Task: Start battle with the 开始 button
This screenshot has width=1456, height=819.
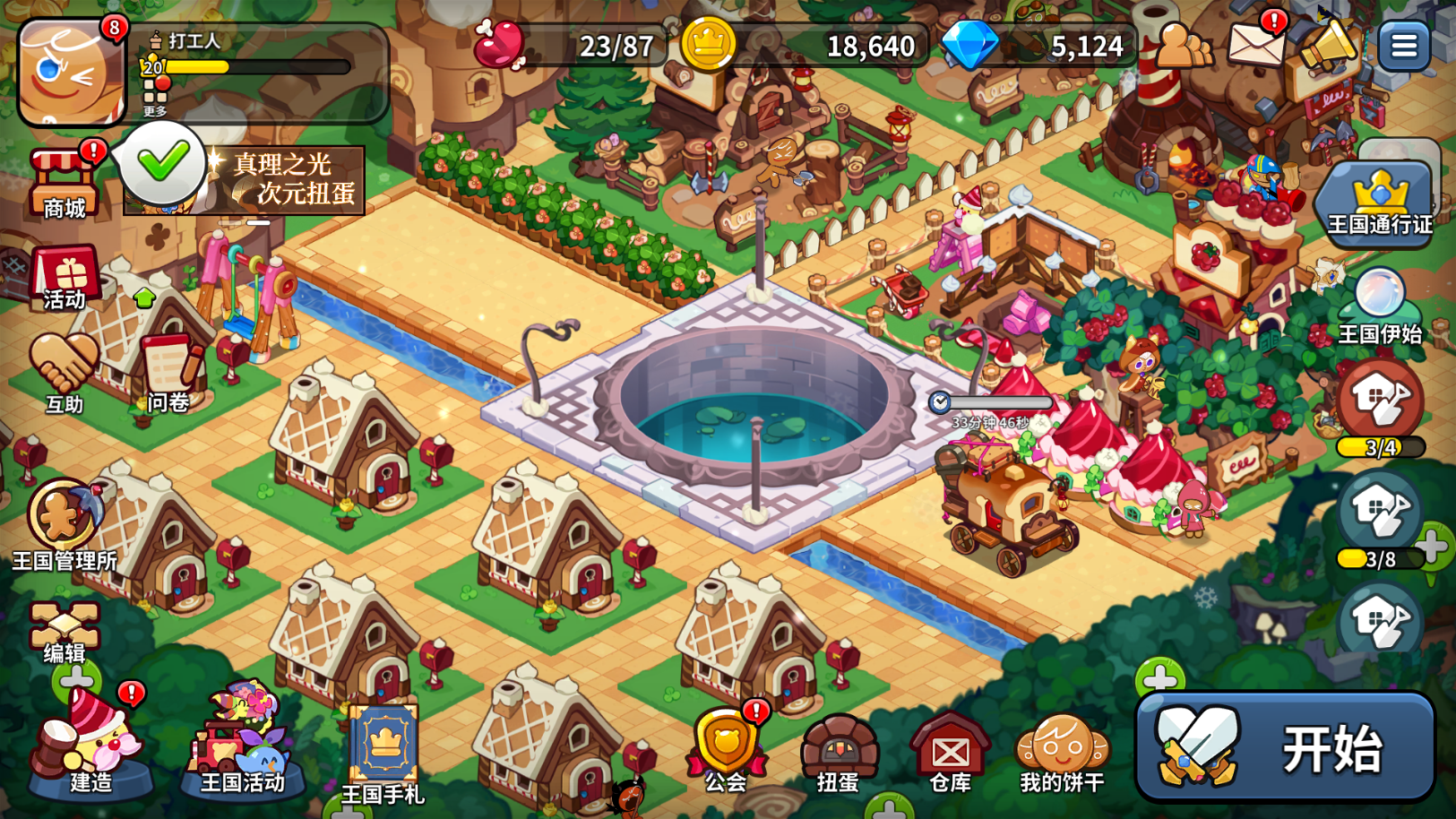Action: (1285, 747)
